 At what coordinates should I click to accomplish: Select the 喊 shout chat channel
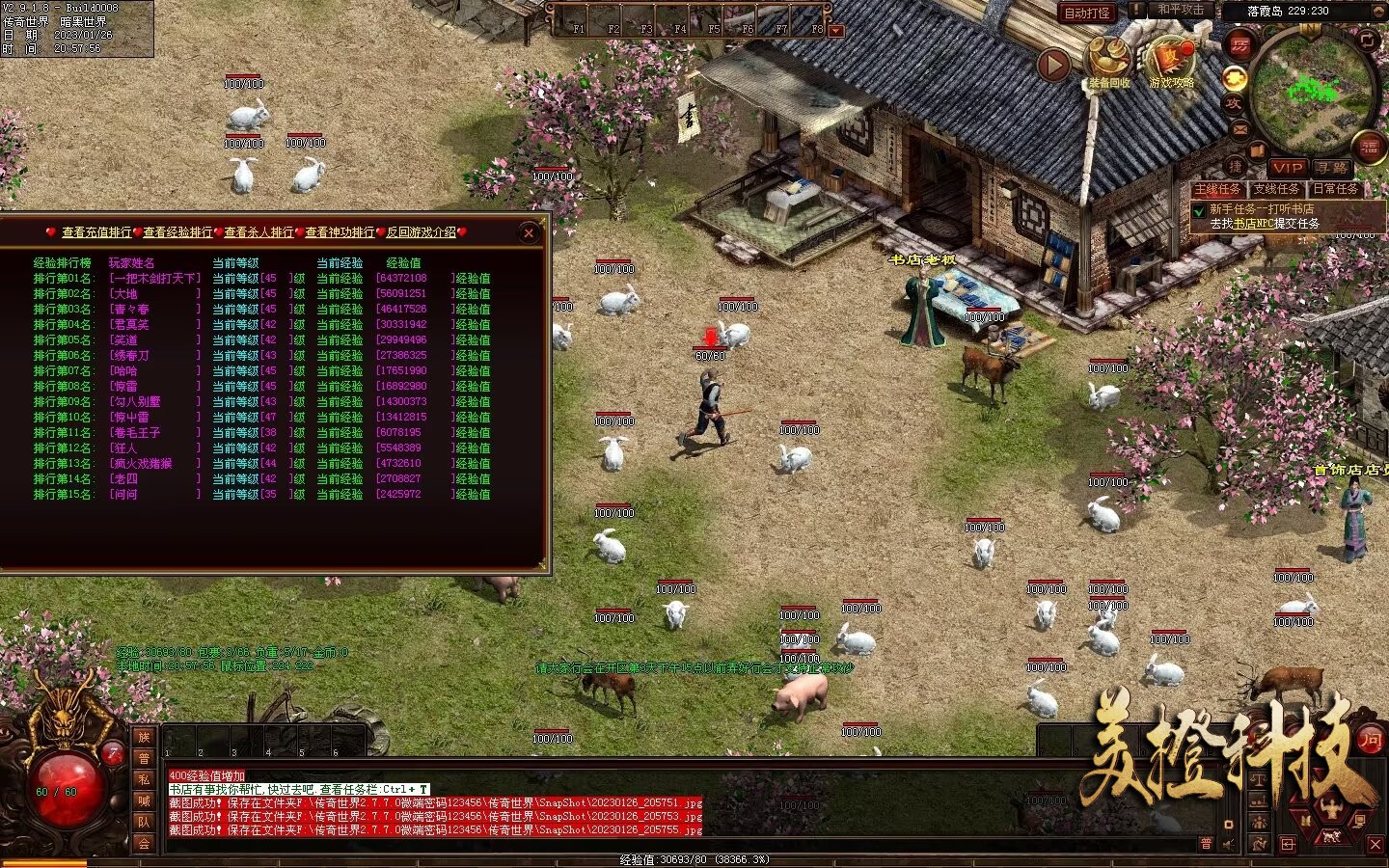pos(144,800)
